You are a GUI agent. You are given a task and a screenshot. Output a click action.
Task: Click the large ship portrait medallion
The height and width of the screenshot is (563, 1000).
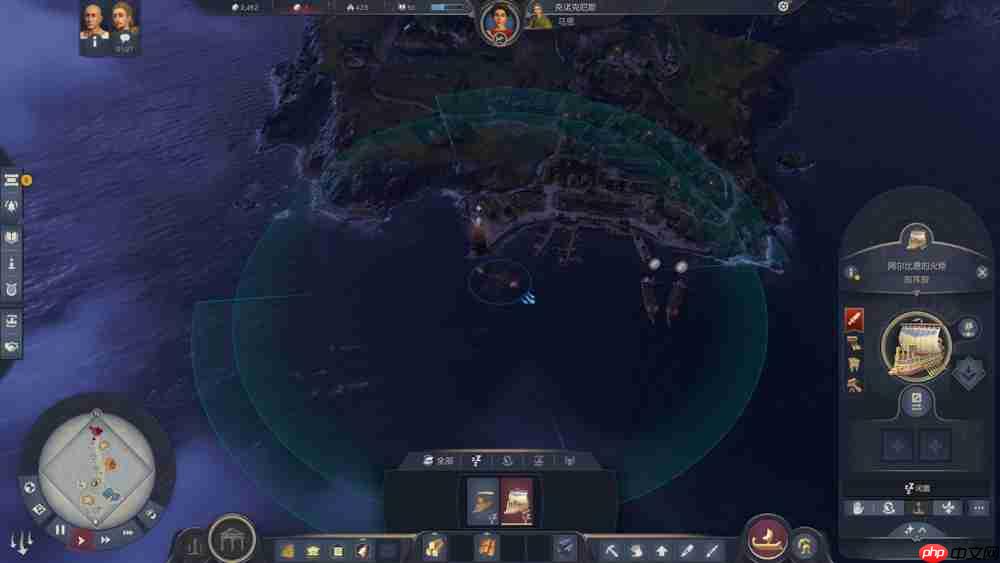coord(915,346)
